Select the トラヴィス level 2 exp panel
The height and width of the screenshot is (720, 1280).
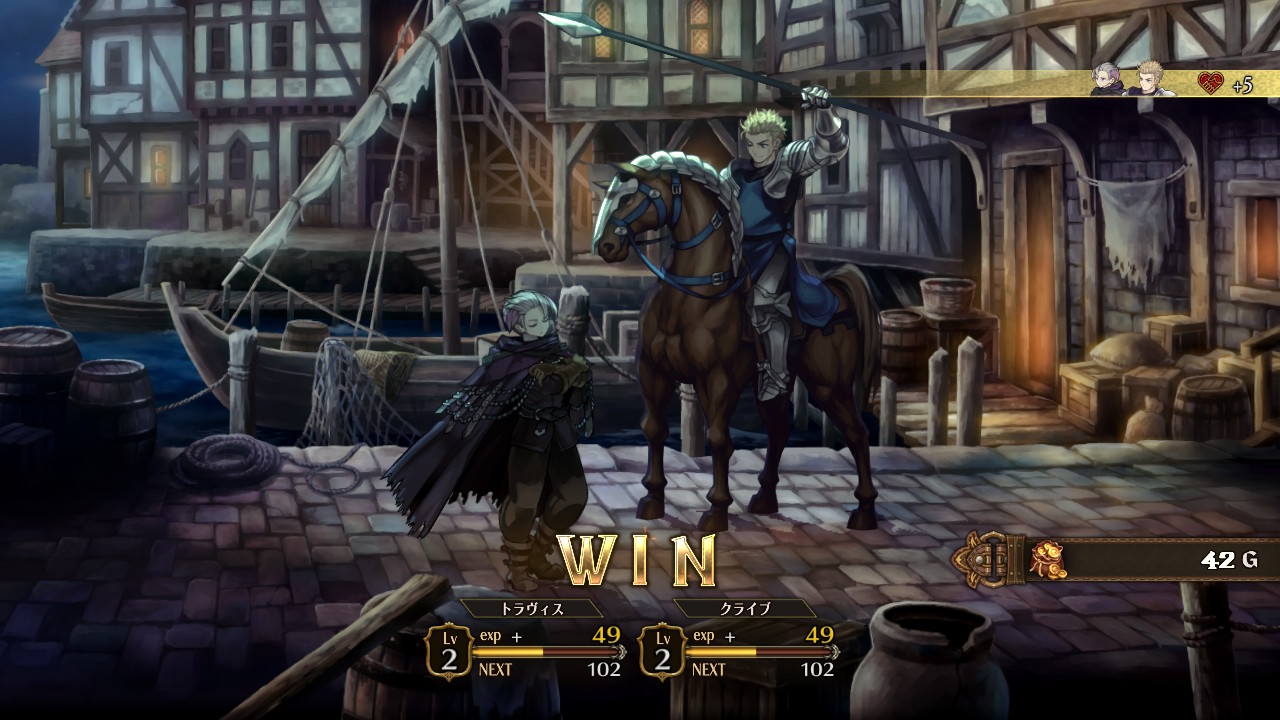point(526,651)
